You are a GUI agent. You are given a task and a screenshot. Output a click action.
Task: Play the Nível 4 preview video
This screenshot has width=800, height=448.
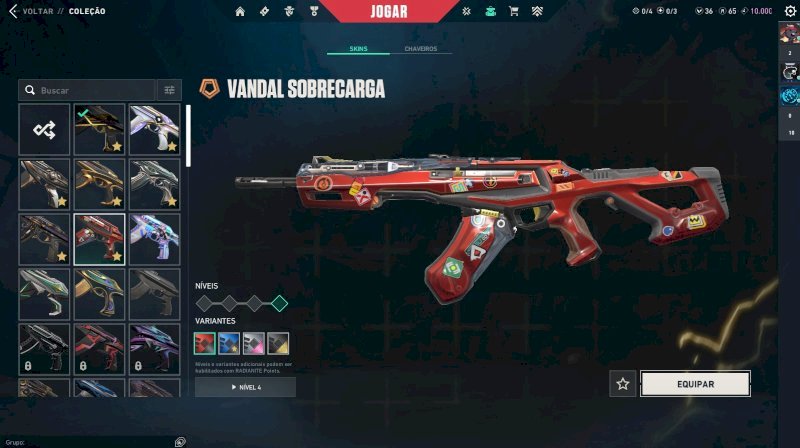(245, 387)
